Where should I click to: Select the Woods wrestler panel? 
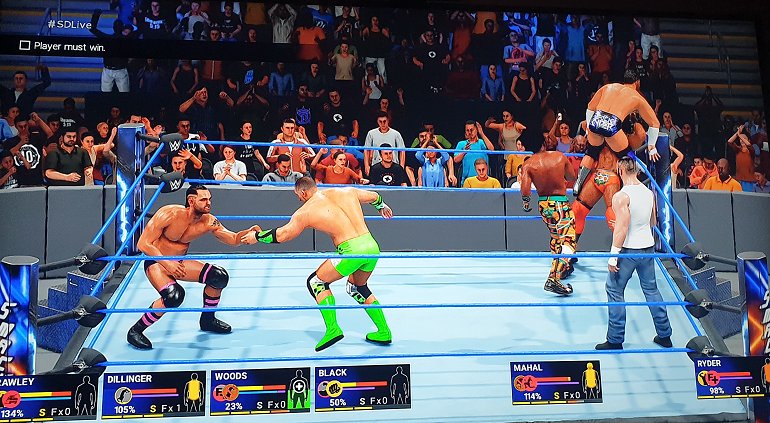pyautogui.click(x=259, y=390)
